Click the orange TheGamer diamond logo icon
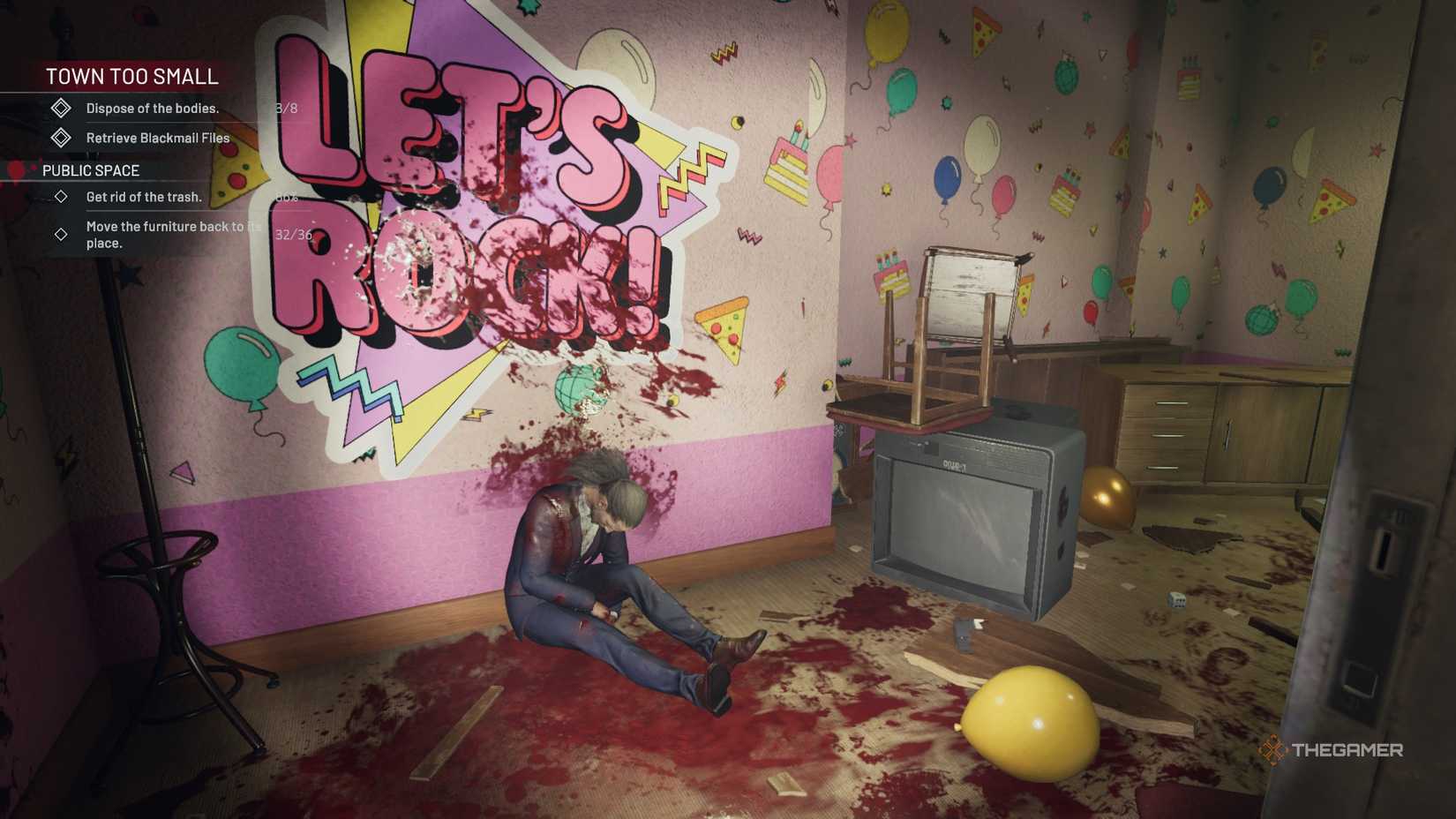1456x819 pixels. [x=1273, y=751]
